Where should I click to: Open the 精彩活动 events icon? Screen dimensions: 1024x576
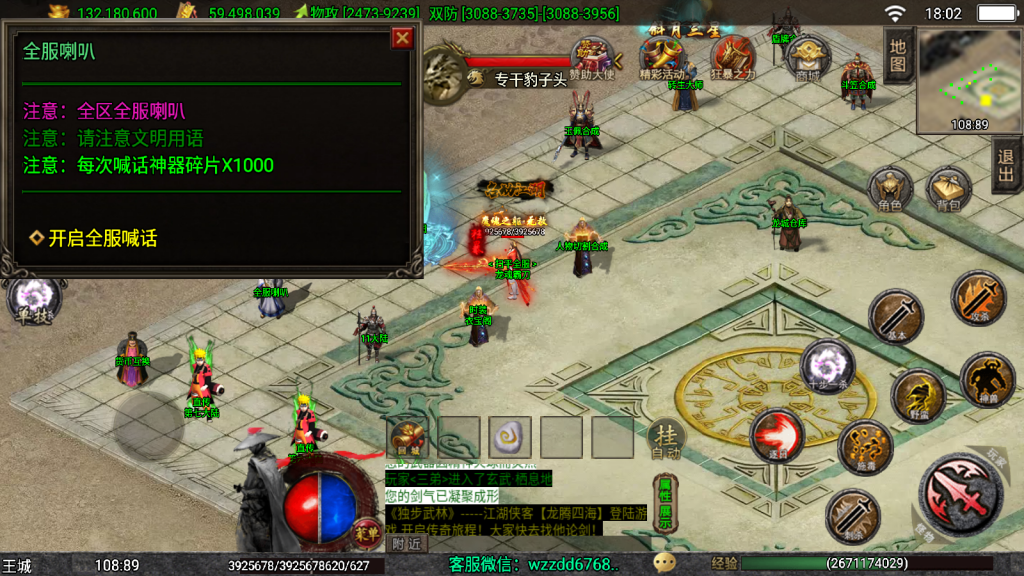point(662,56)
